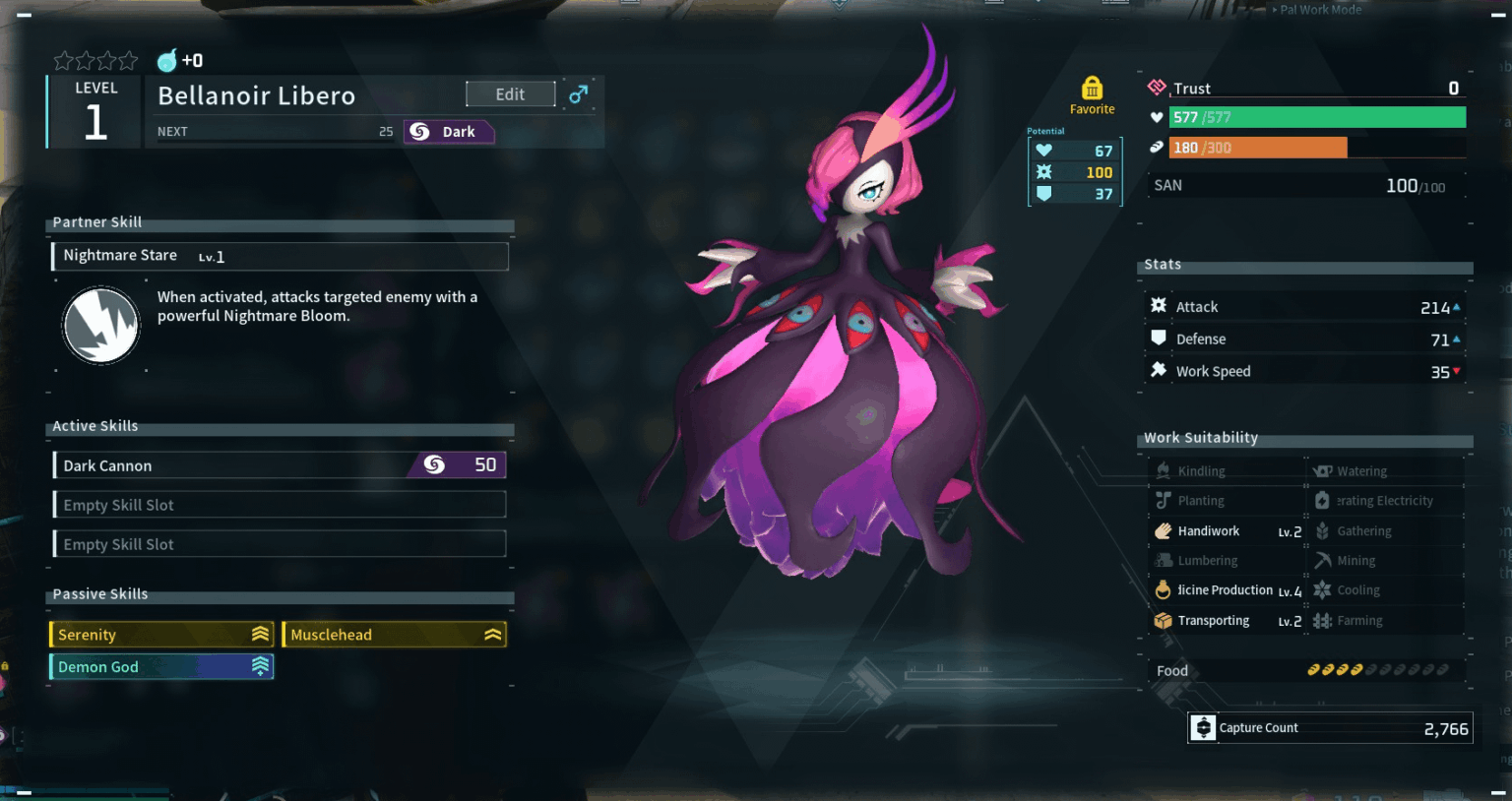This screenshot has height=801, width=1512.
Task: Select the Medicine Production work suitability
Action: [1227, 590]
